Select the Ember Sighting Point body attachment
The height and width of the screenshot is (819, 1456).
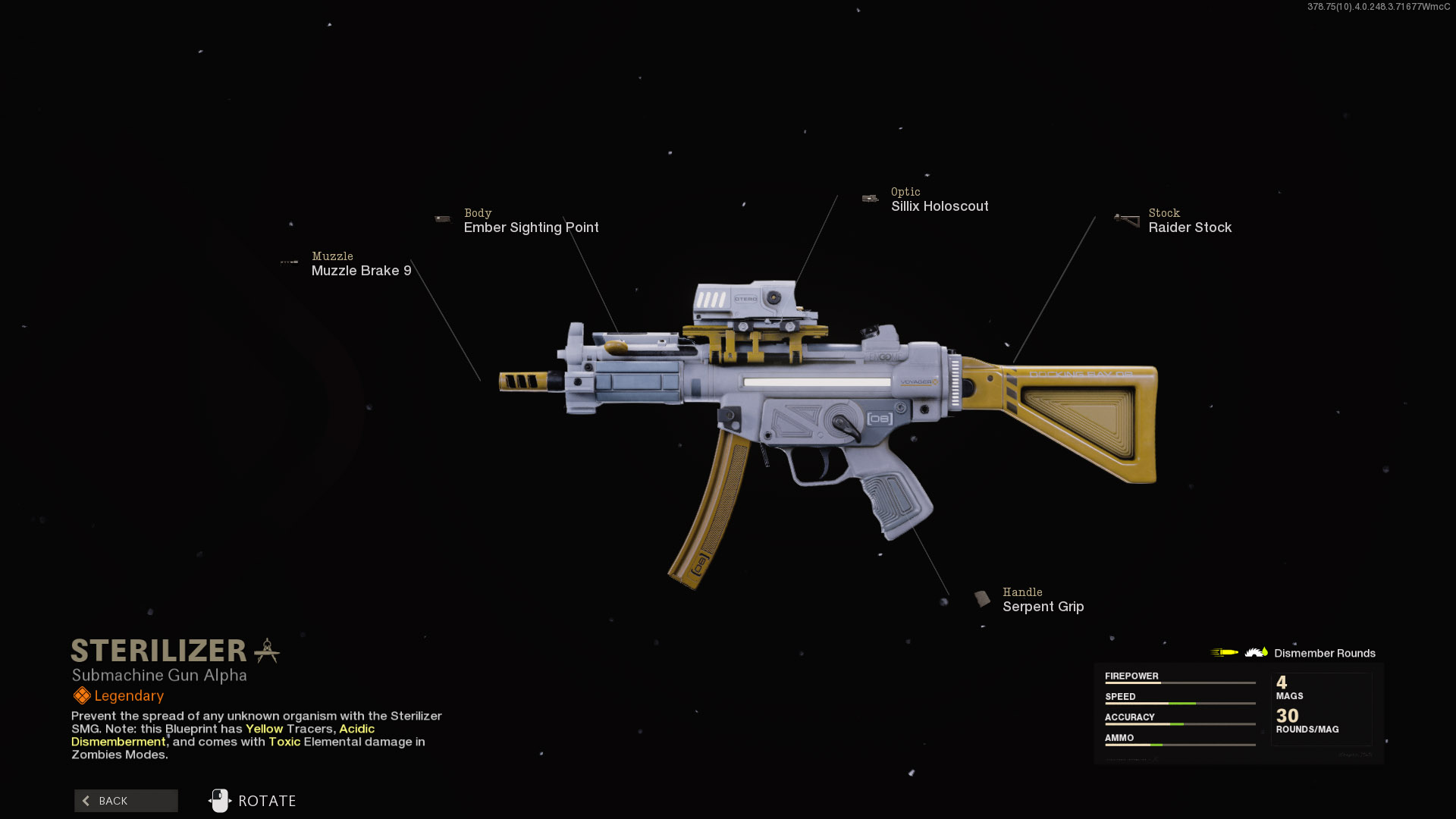(531, 227)
